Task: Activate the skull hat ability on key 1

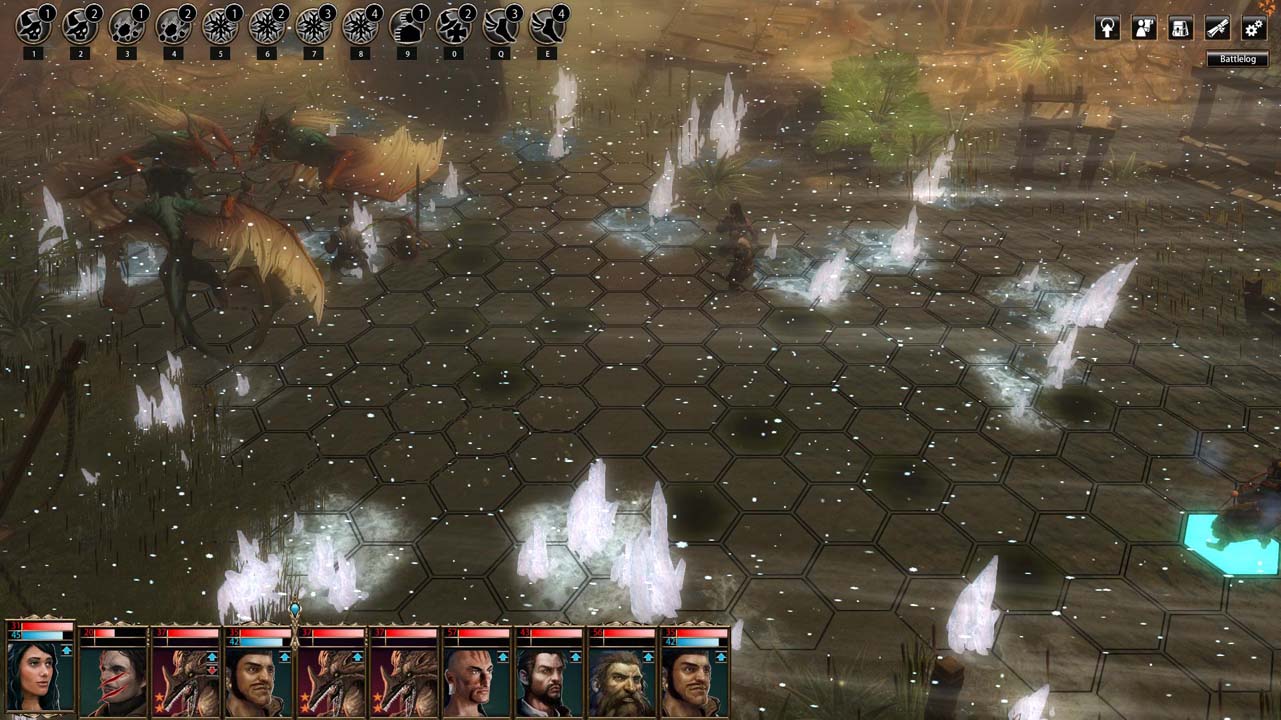Action: click(x=33, y=27)
